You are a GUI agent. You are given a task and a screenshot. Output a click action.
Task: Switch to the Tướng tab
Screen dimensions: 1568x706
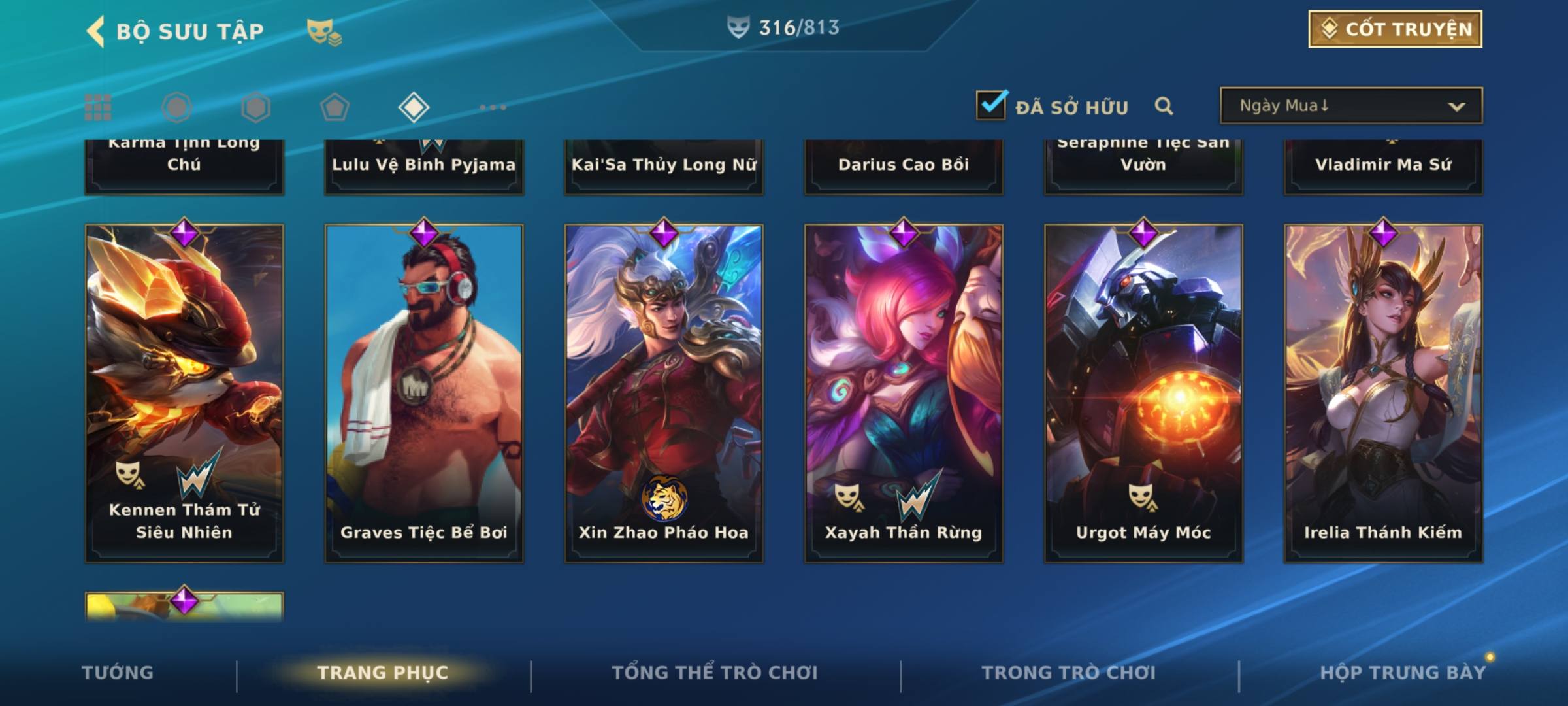pyautogui.click(x=118, y=673)
